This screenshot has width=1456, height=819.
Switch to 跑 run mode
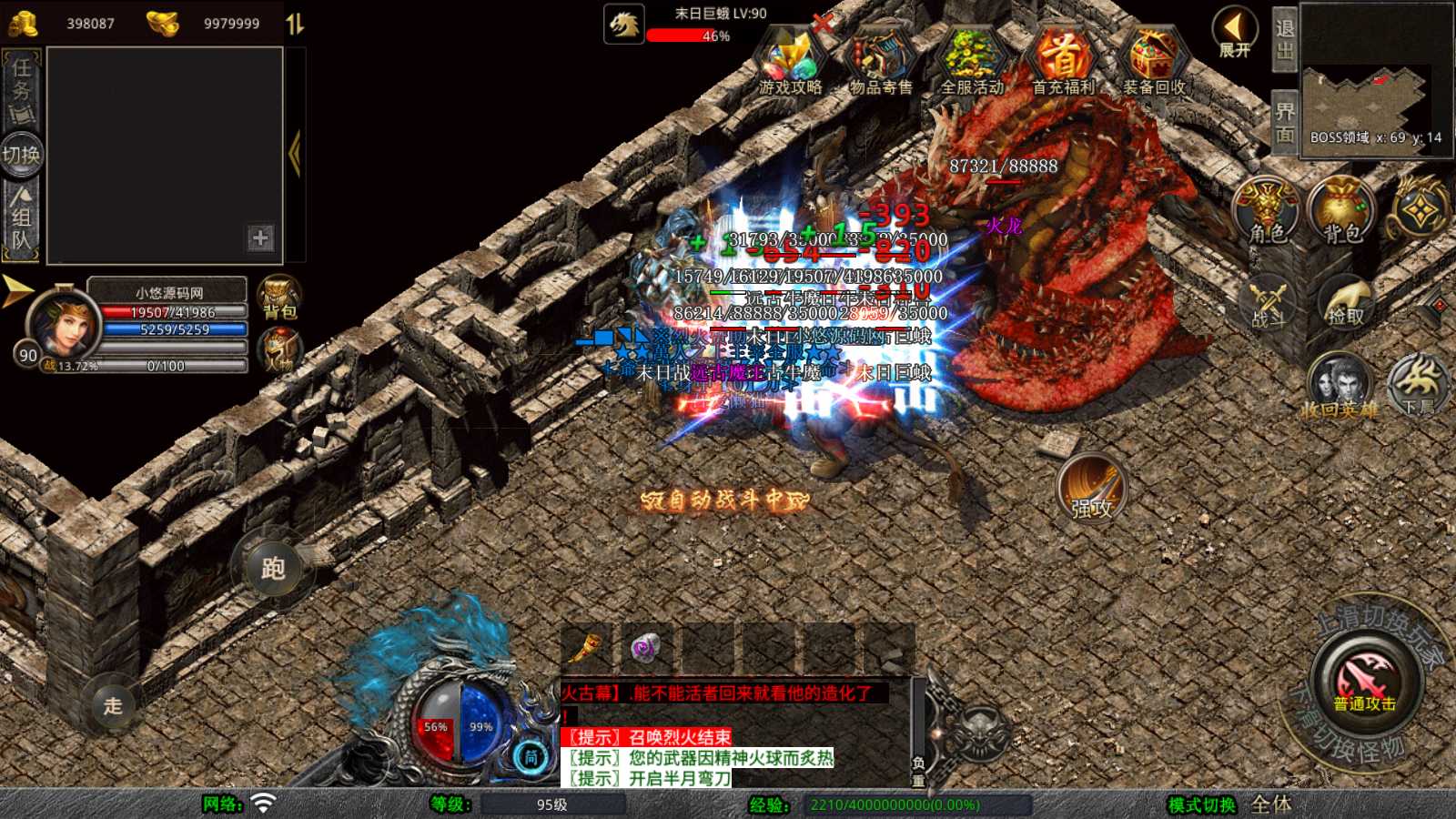(x=273, y=569)
